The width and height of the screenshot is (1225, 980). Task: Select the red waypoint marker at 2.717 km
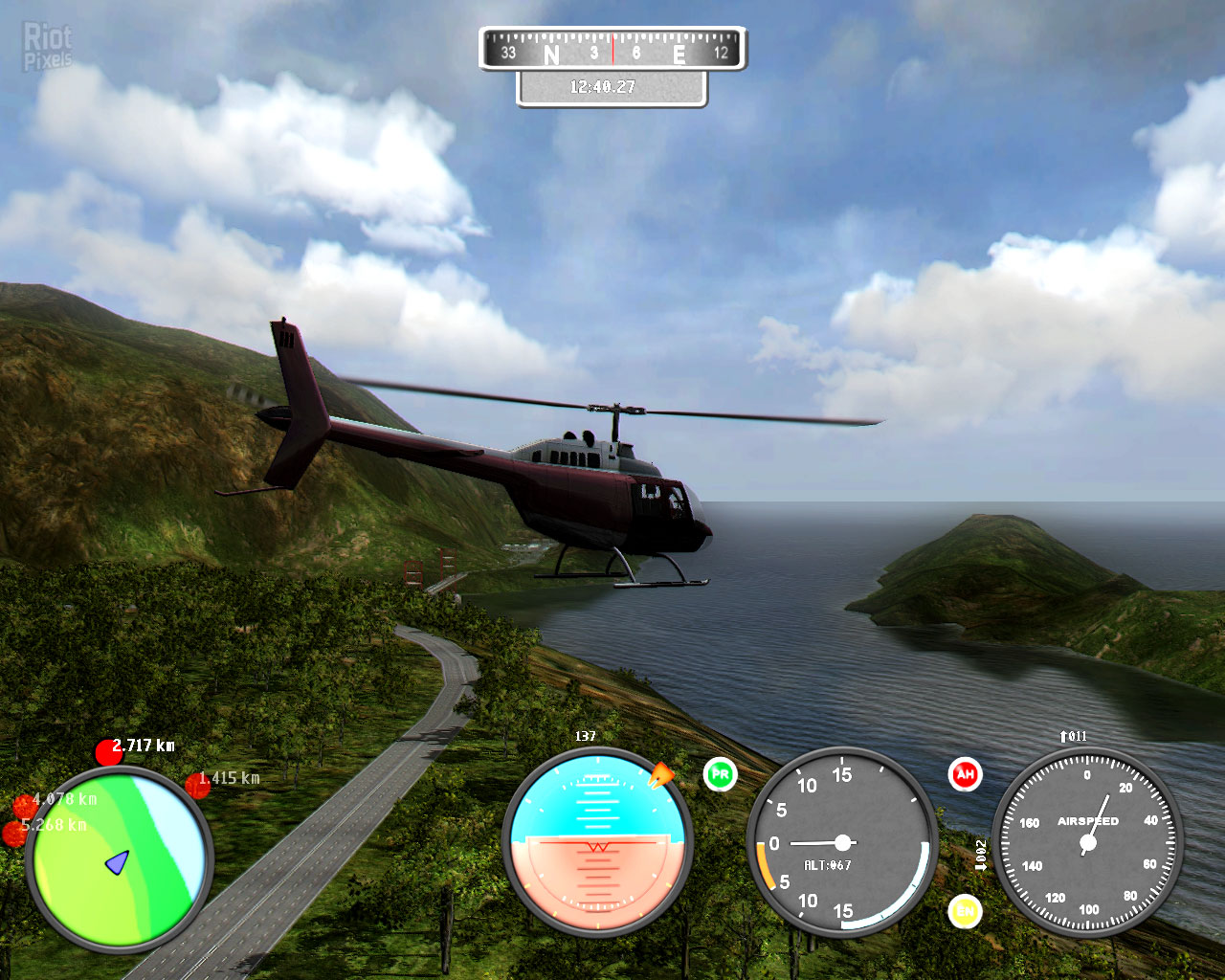[108, 752]
